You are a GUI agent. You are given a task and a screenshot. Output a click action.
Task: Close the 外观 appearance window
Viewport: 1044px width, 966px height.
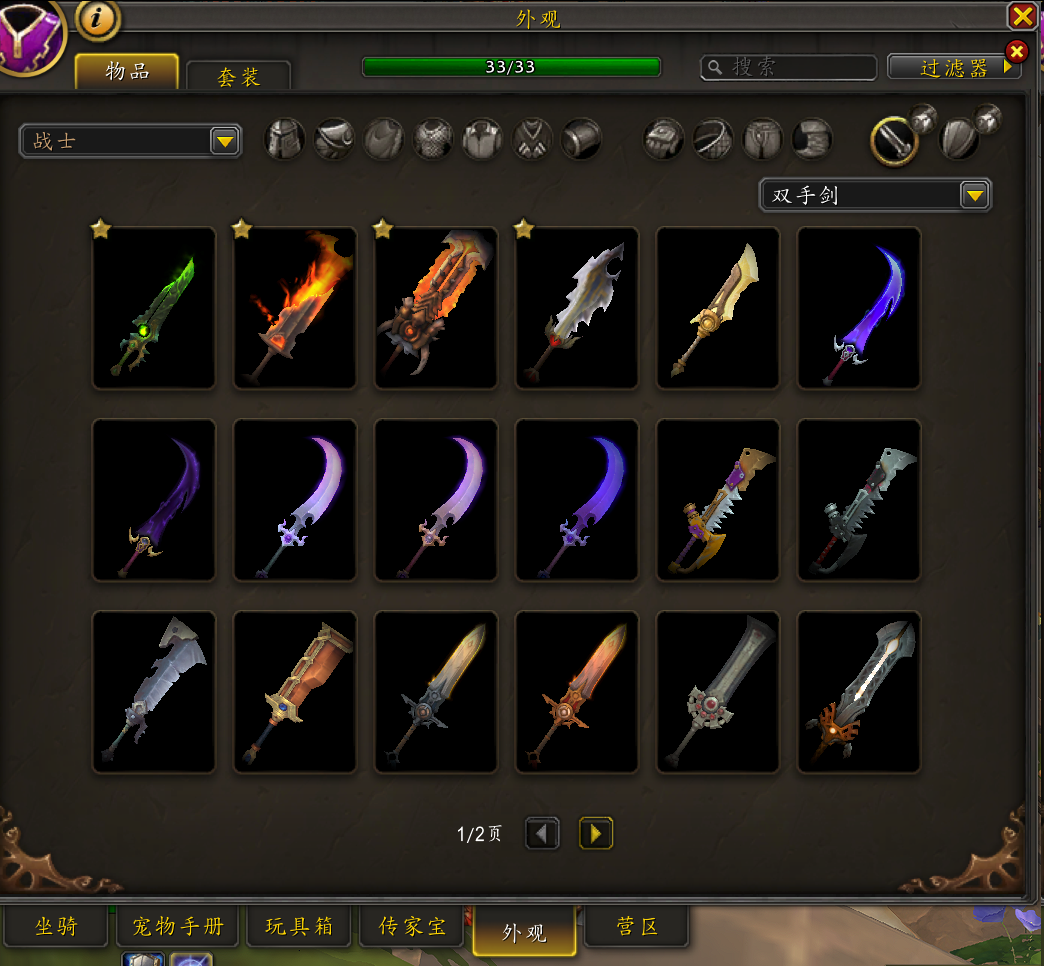[x=1022, y=15]
